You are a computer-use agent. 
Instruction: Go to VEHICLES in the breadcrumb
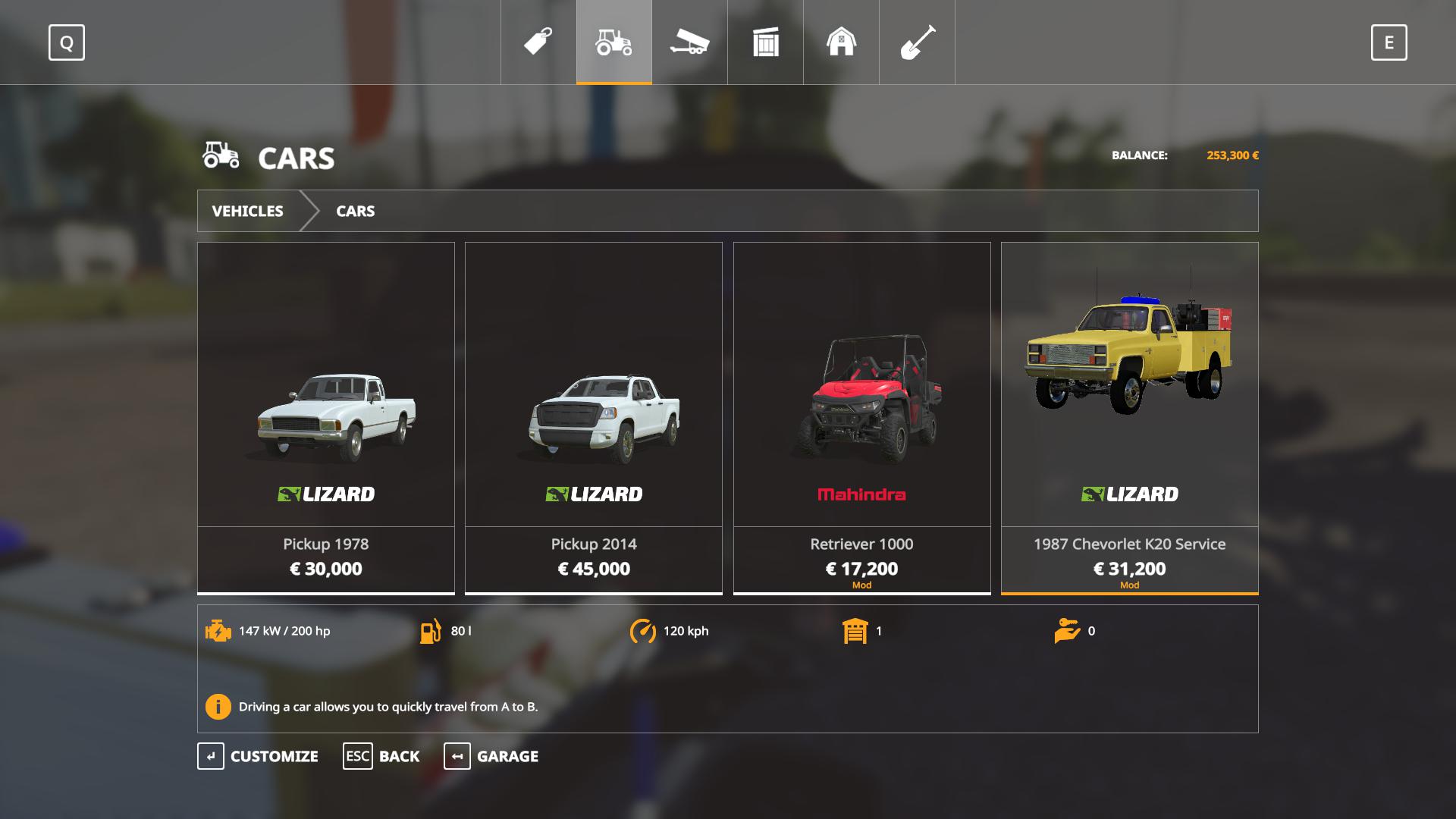247,211
